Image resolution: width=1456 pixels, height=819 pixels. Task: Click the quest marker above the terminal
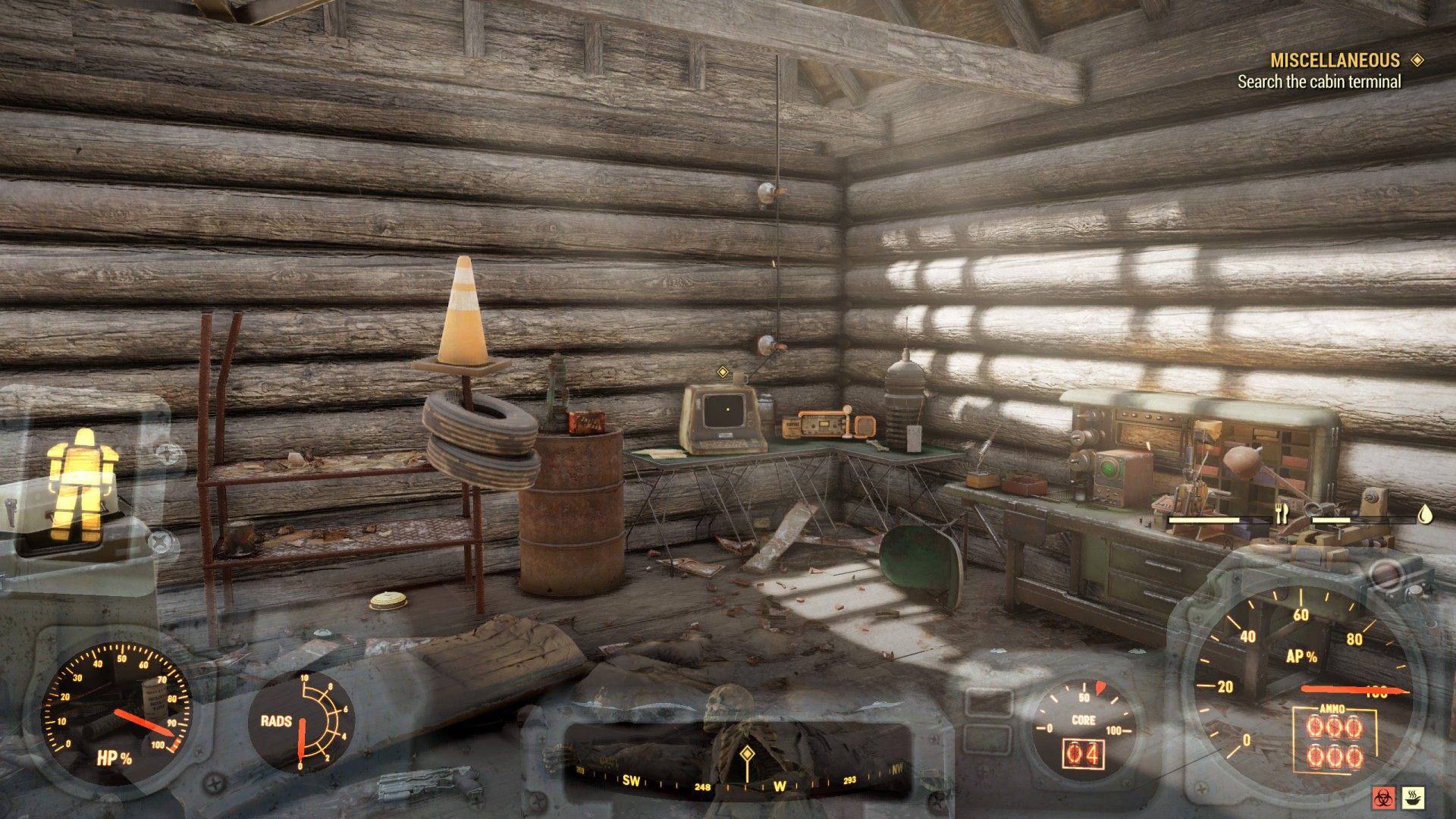point(723,372)
